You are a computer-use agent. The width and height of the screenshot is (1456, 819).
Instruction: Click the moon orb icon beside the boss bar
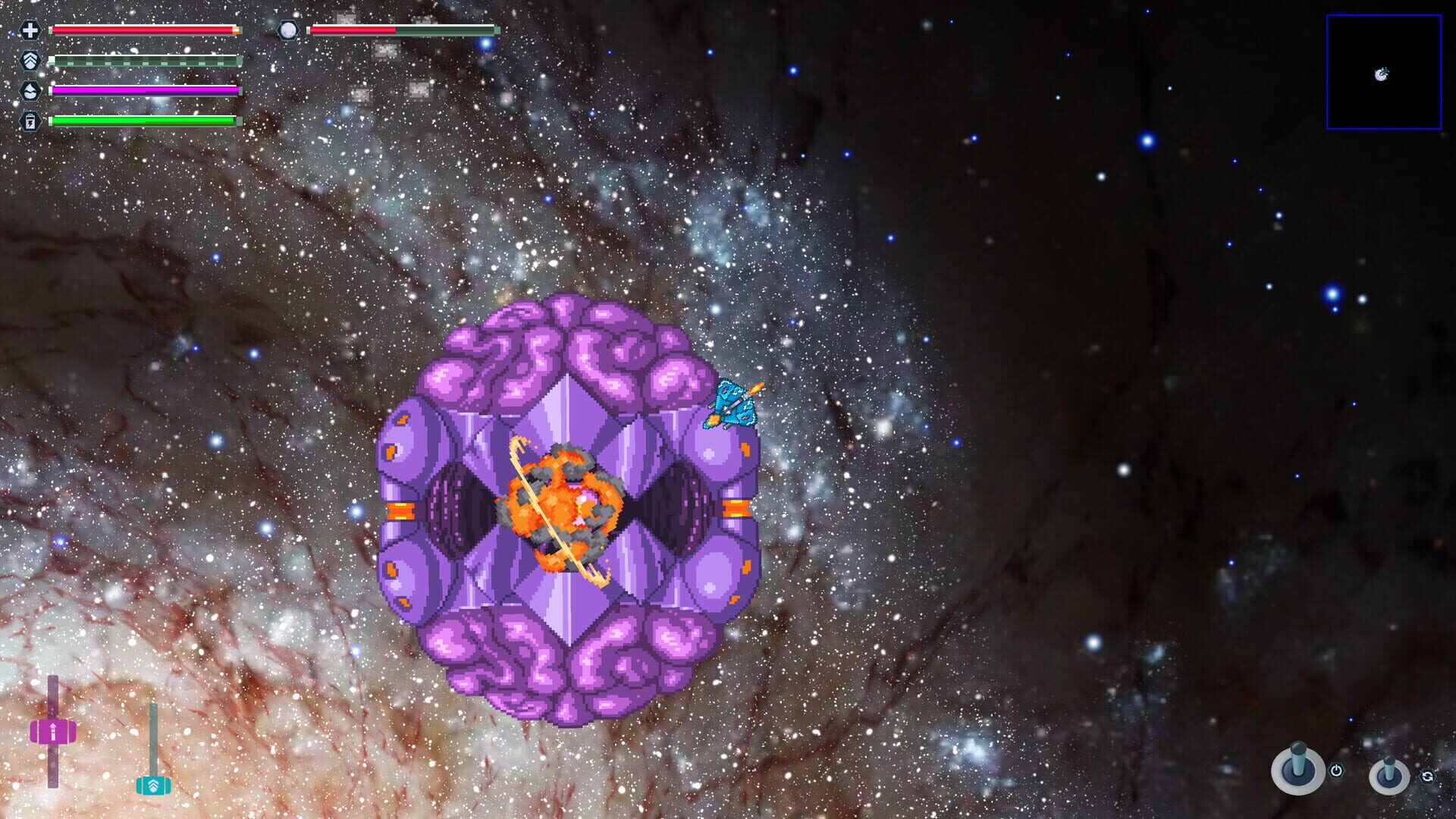pos(287,30)
